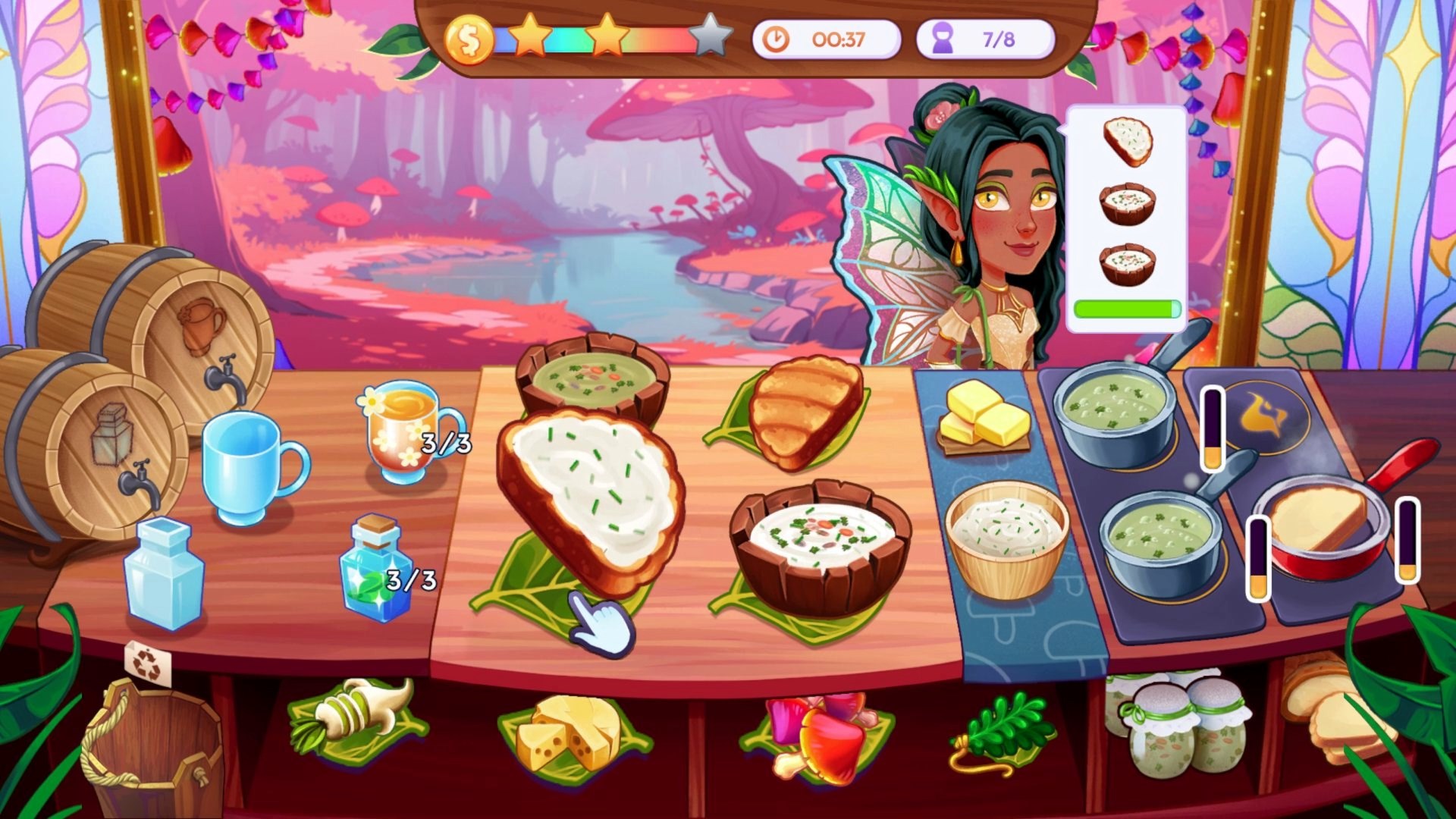
Task: Click the 7/8 customer counter
Action: click(x=986, y=38)
